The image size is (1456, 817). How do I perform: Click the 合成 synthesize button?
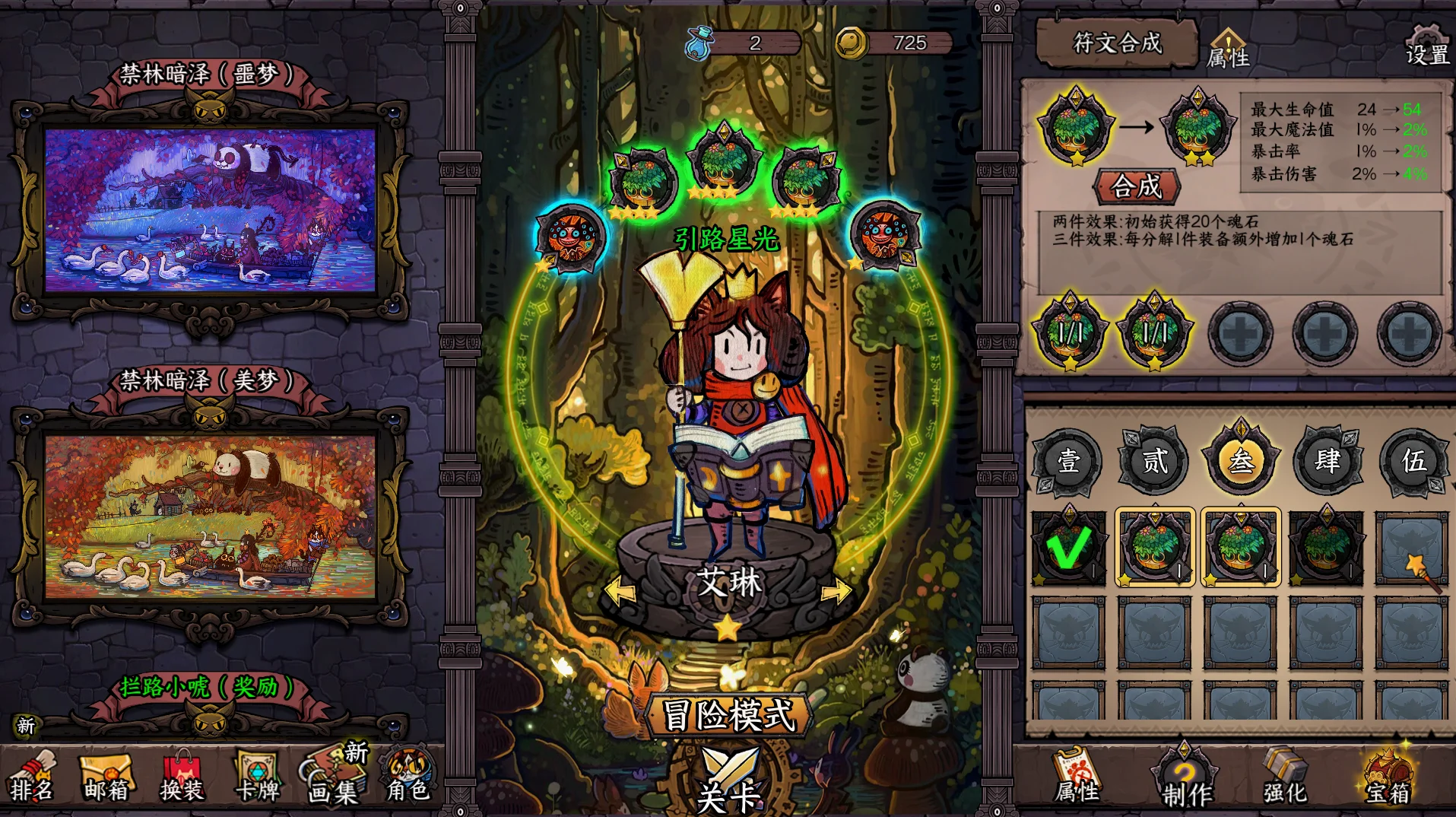(x=1137, y=186)
